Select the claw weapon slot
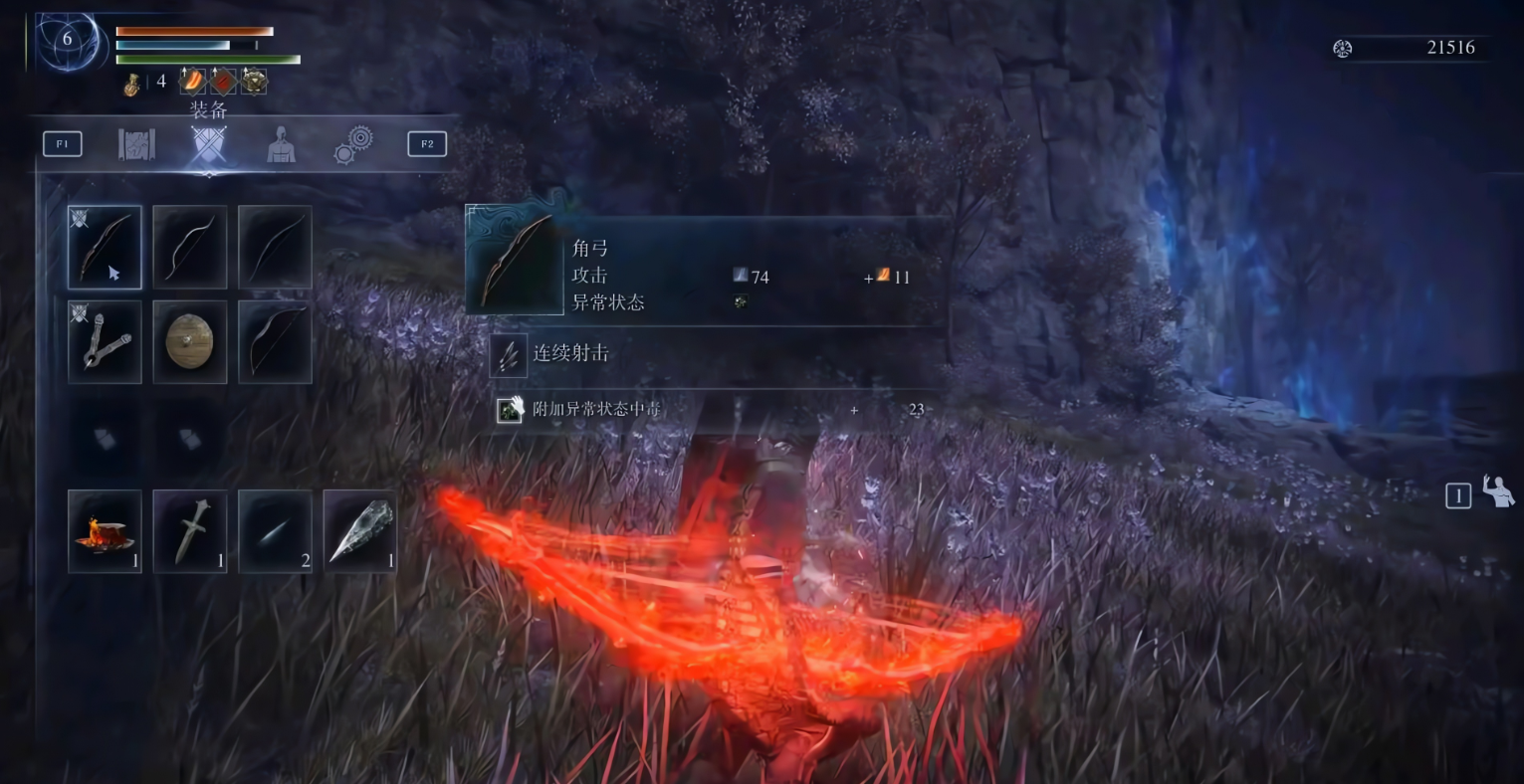1524x784 pixels. (x=105, y=342)
